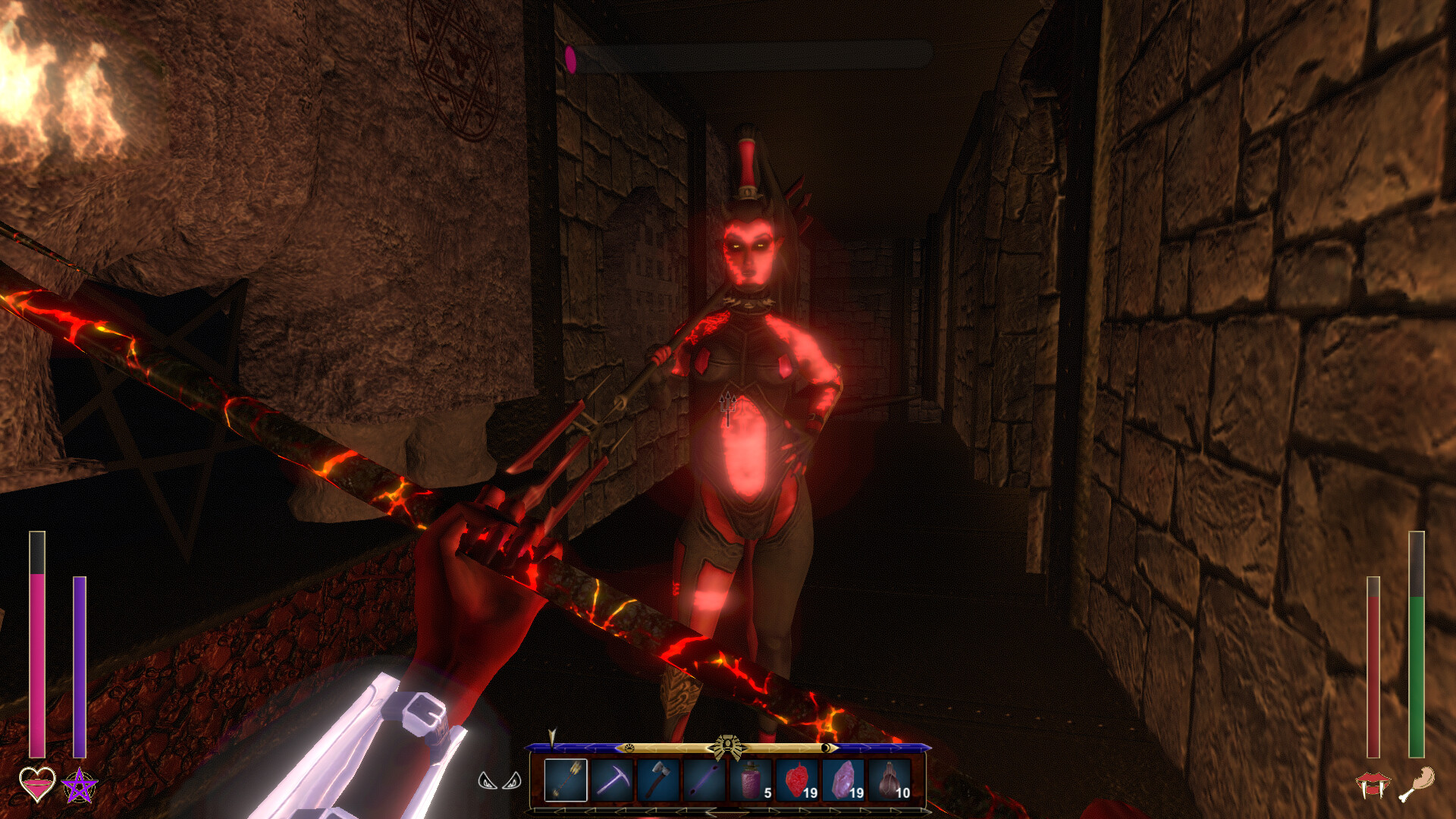The image size is (1456, 819).
Task: Select the red heart item slot
Action: point(797,779)
